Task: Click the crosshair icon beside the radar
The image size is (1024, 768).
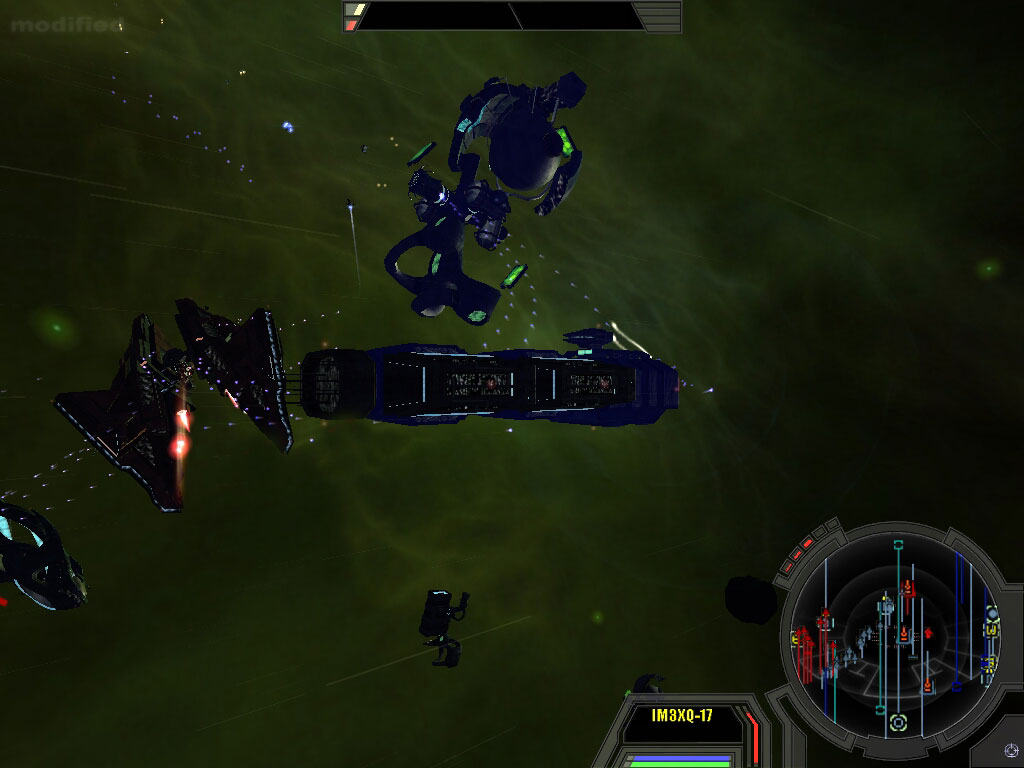Action: [1009, 750]
